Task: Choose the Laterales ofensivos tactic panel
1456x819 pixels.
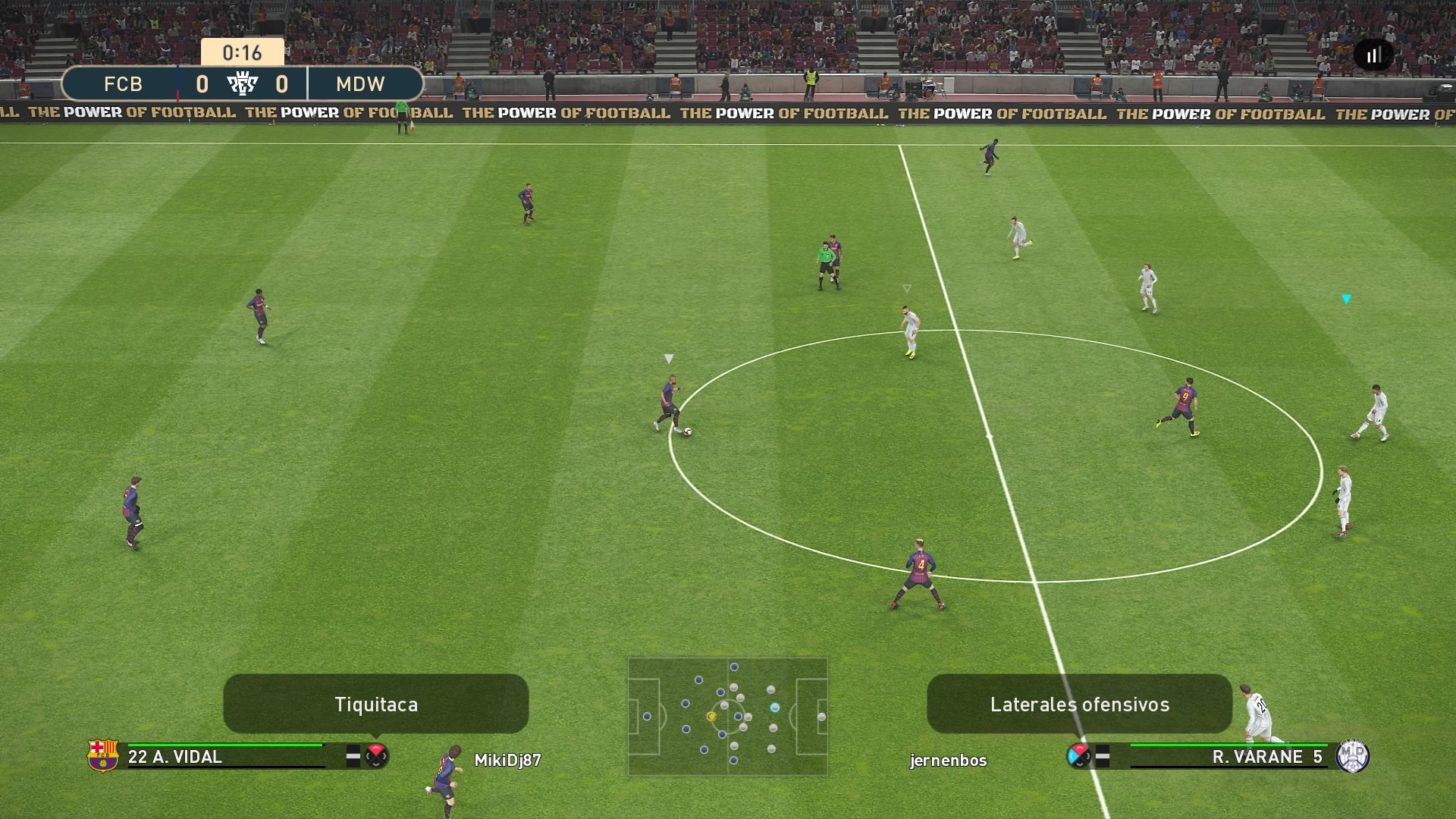Action: 1079,704
